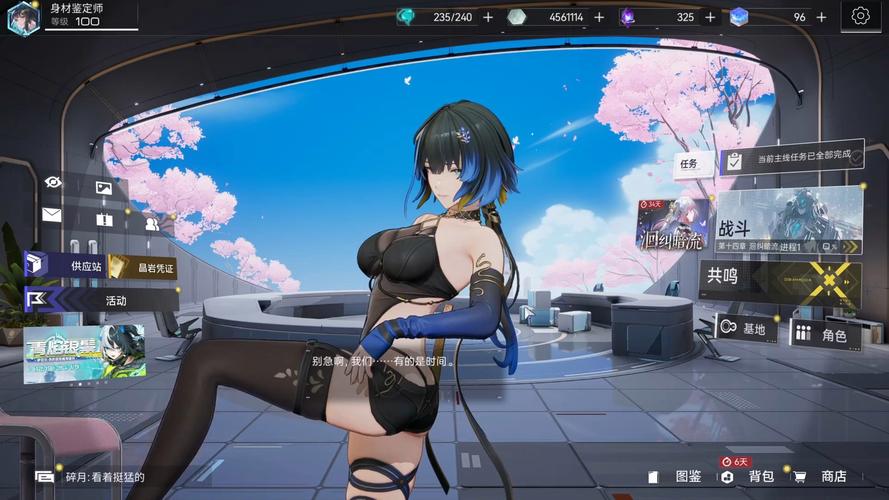Open the friends list icon
This screenshot has width=889, height=500.
(151, 224)
